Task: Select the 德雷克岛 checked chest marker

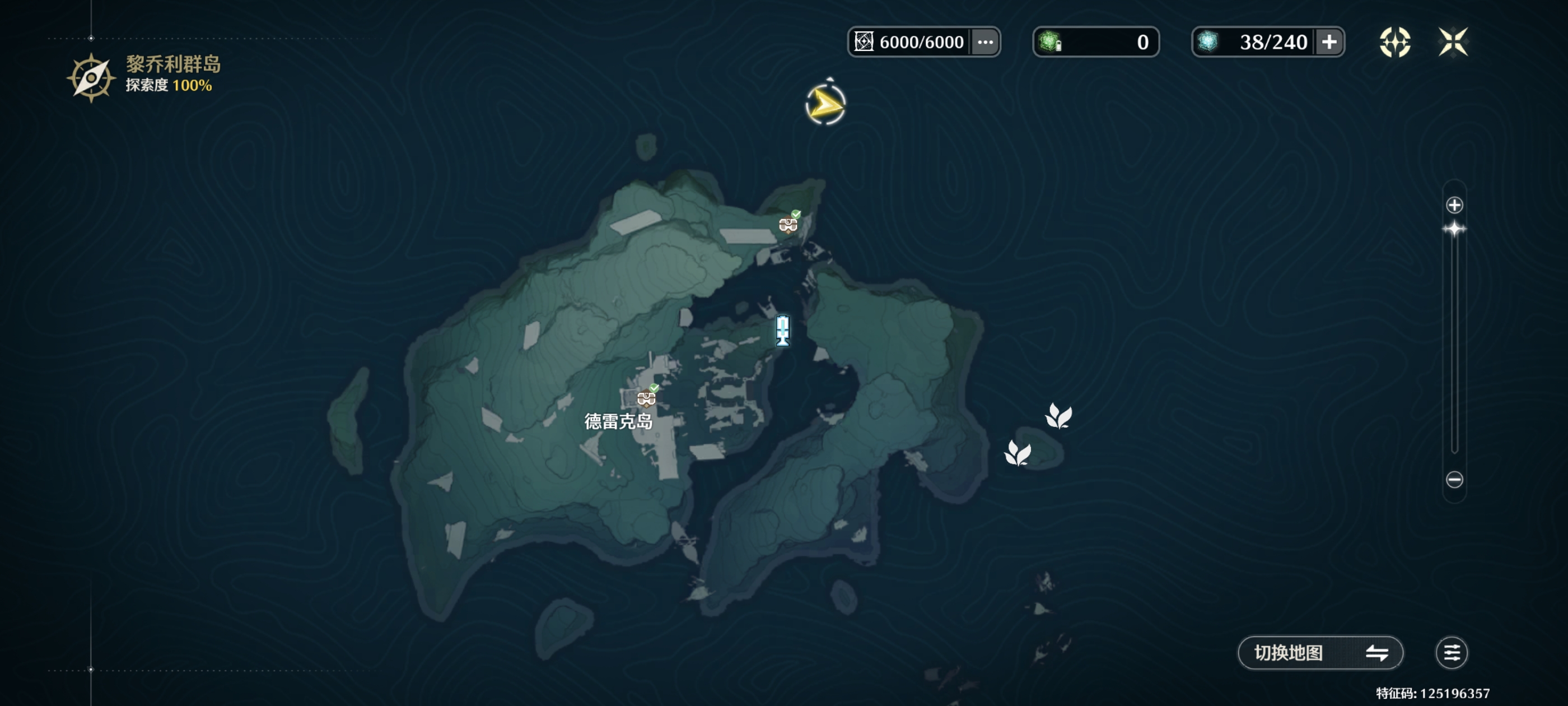Action: coord(646,398)
